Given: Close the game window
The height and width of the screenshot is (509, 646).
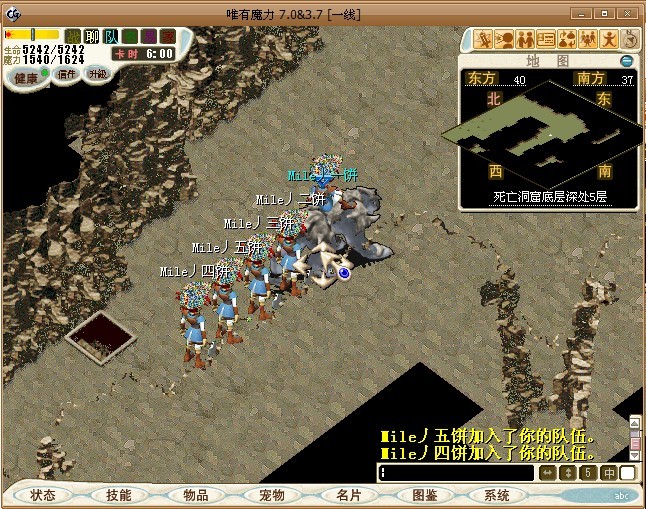Looking at the screenshot, I should pos(630,13).
